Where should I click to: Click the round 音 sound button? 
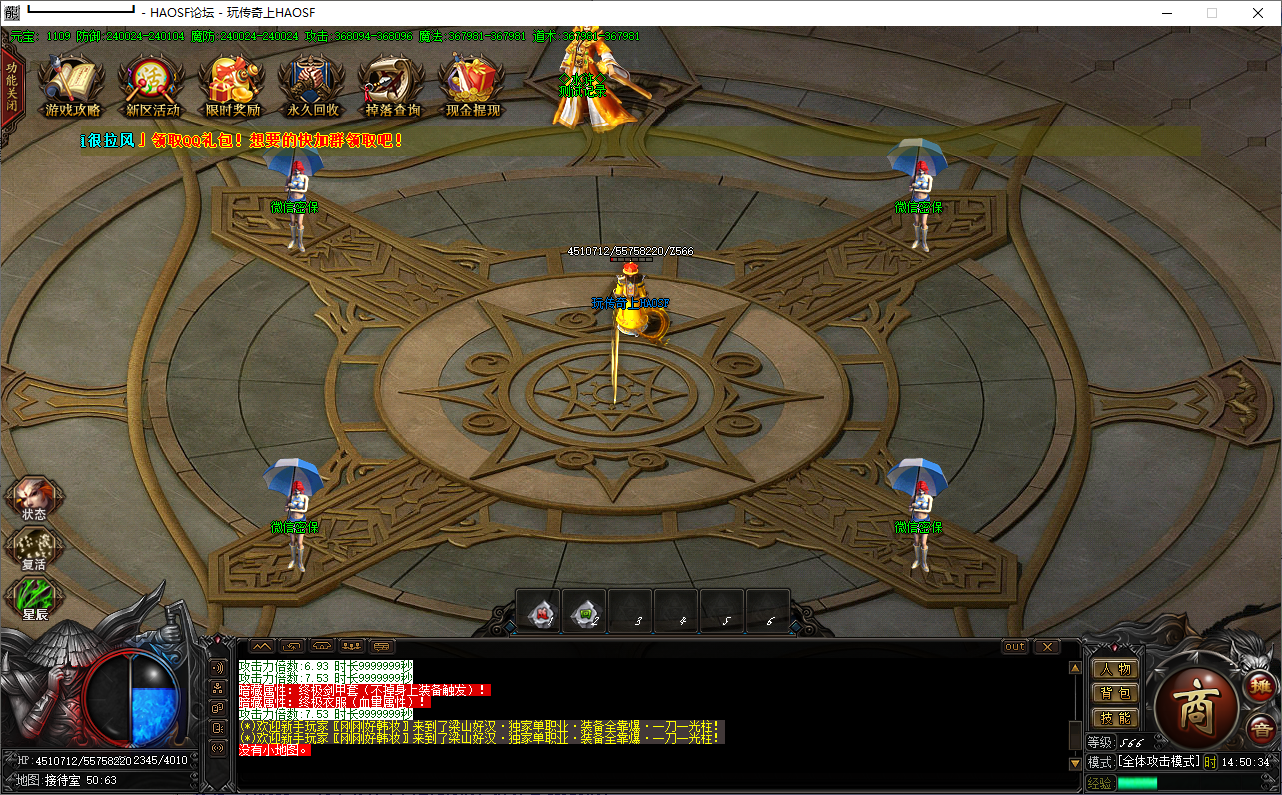[1259, 728]
